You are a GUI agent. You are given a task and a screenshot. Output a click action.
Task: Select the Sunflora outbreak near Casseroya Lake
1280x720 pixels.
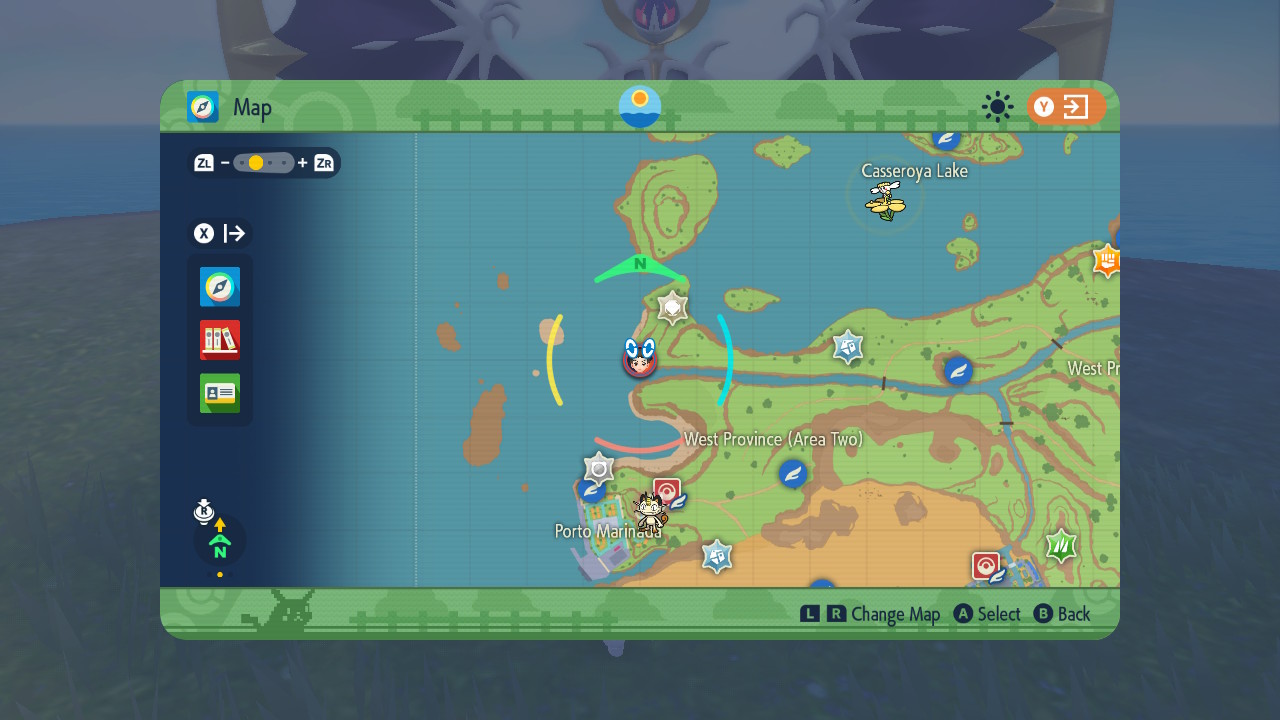pyautogui.click(x=884, y=201)
